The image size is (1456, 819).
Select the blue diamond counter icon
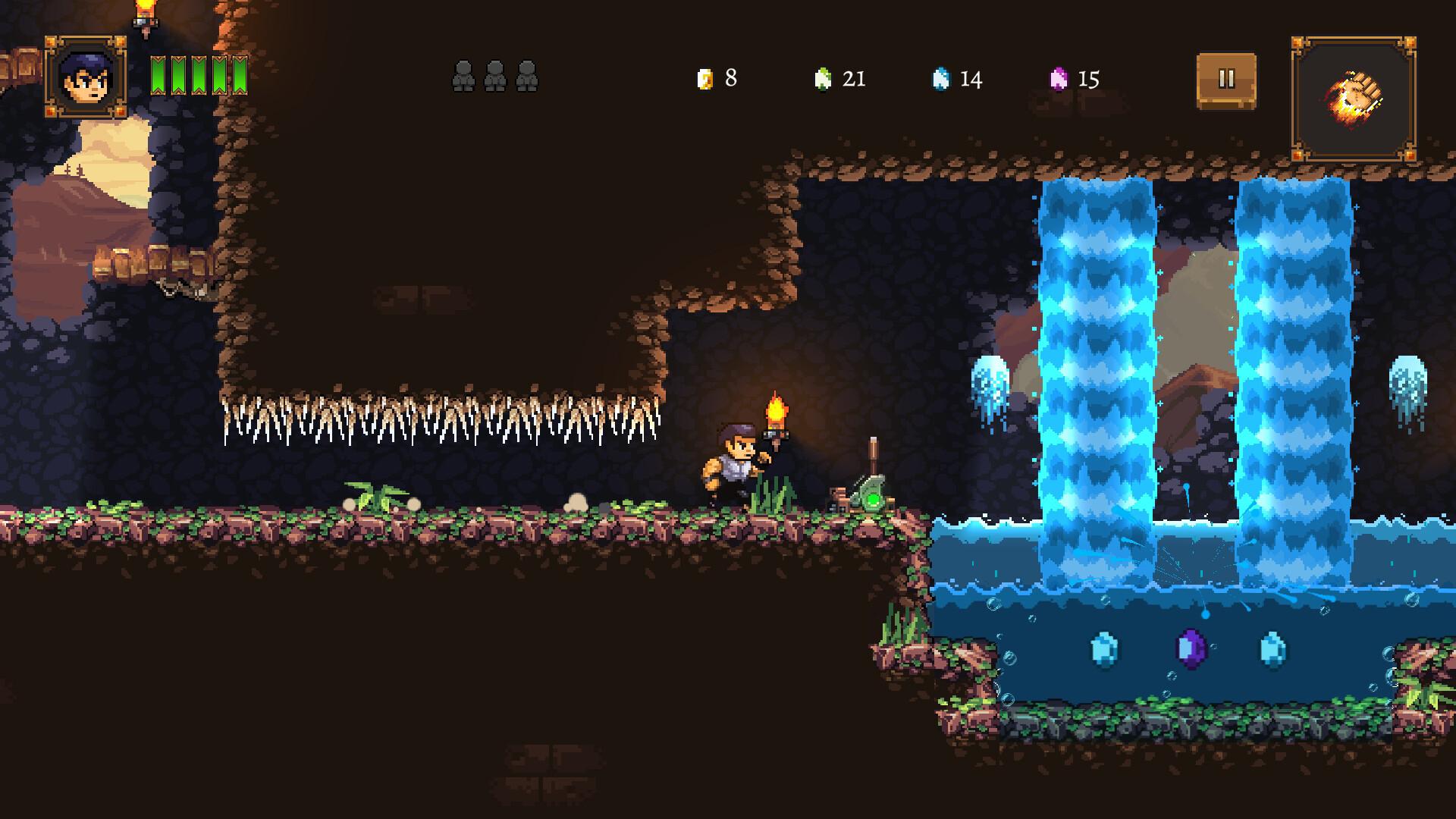[943, 78]
